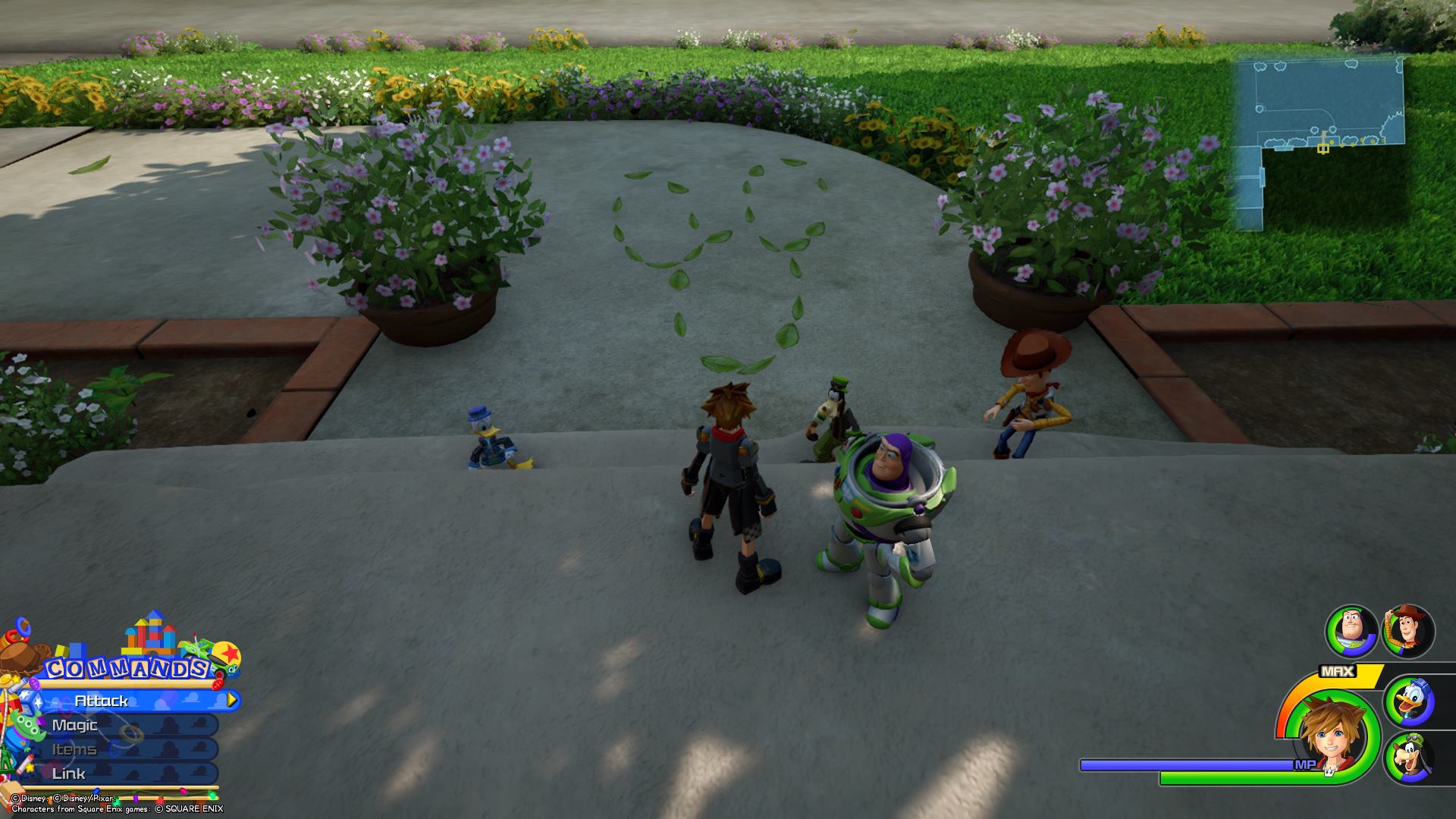
Task: Select Woody's party portrait
Action: pyautogui.click(x=1408, y=631)
